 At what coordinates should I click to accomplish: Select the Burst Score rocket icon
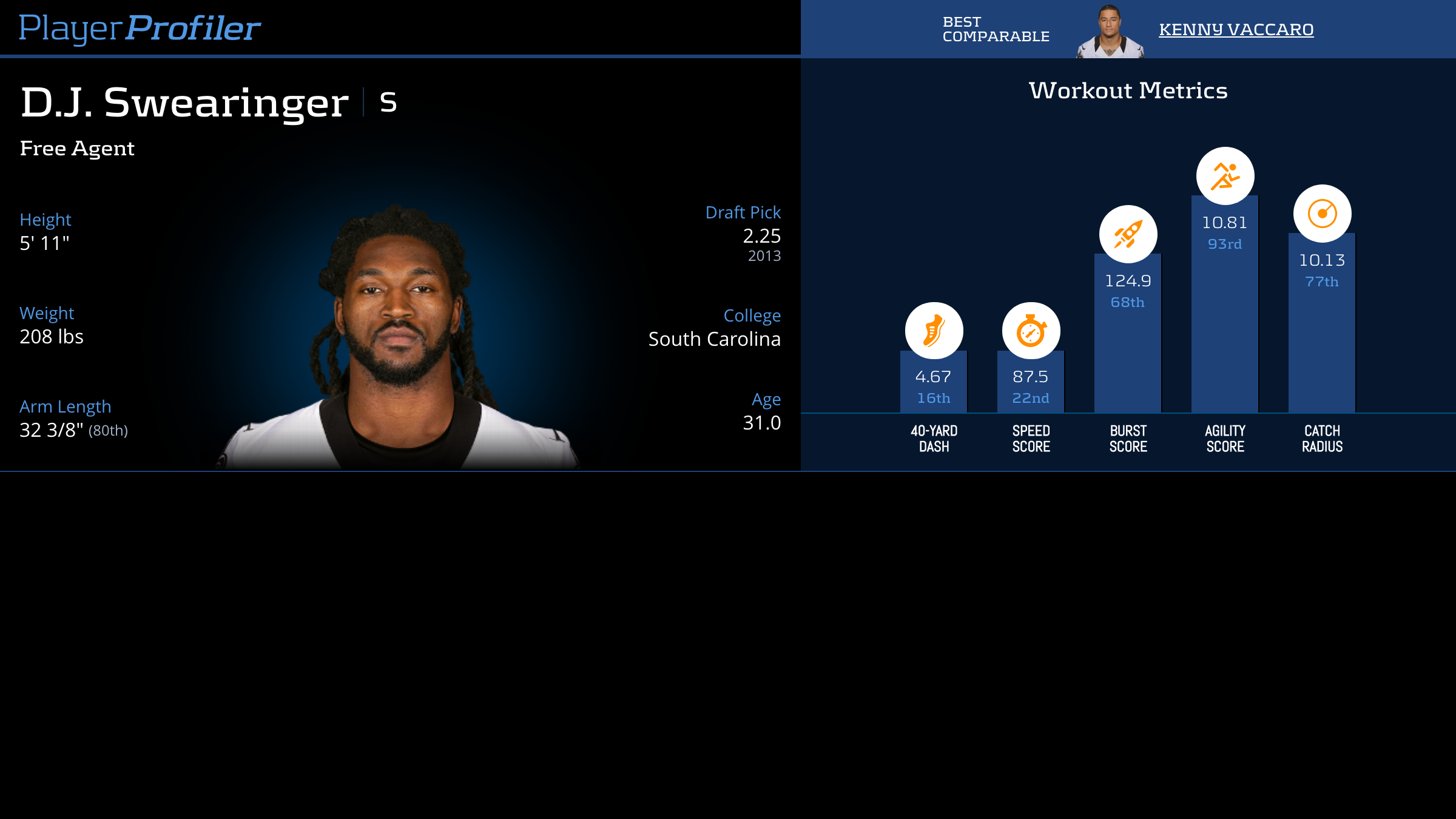tap(1128, 234)
